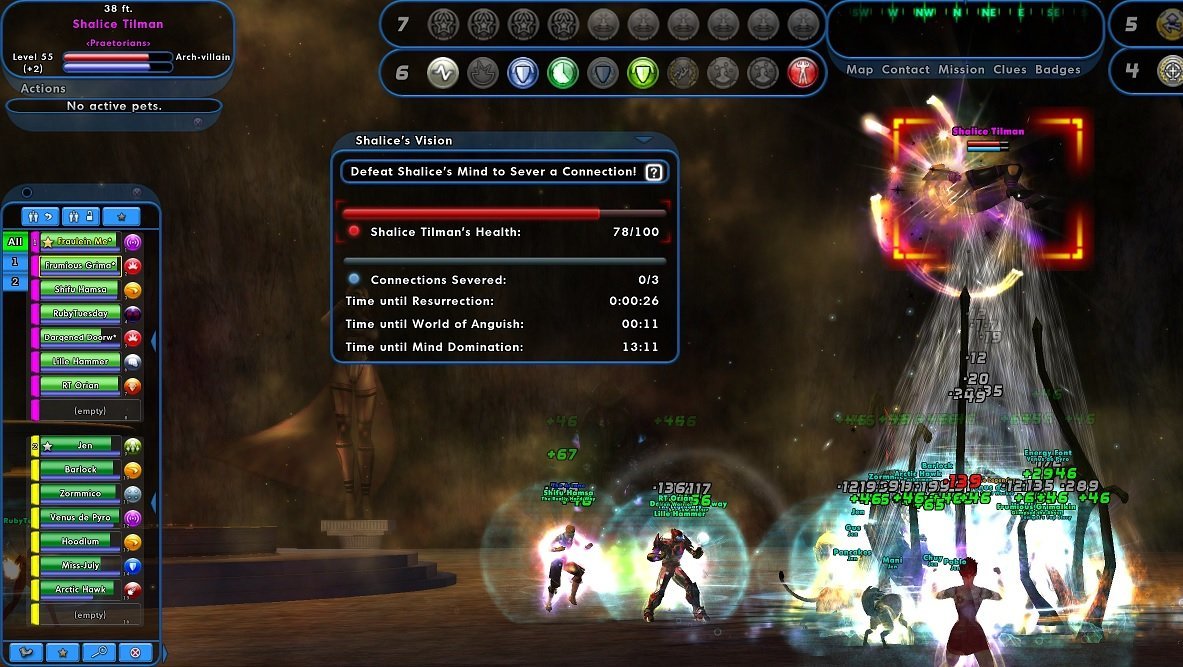Click the magnifying glass button in league window
The image size is (1183, 667).
click(x=97, y=652)
